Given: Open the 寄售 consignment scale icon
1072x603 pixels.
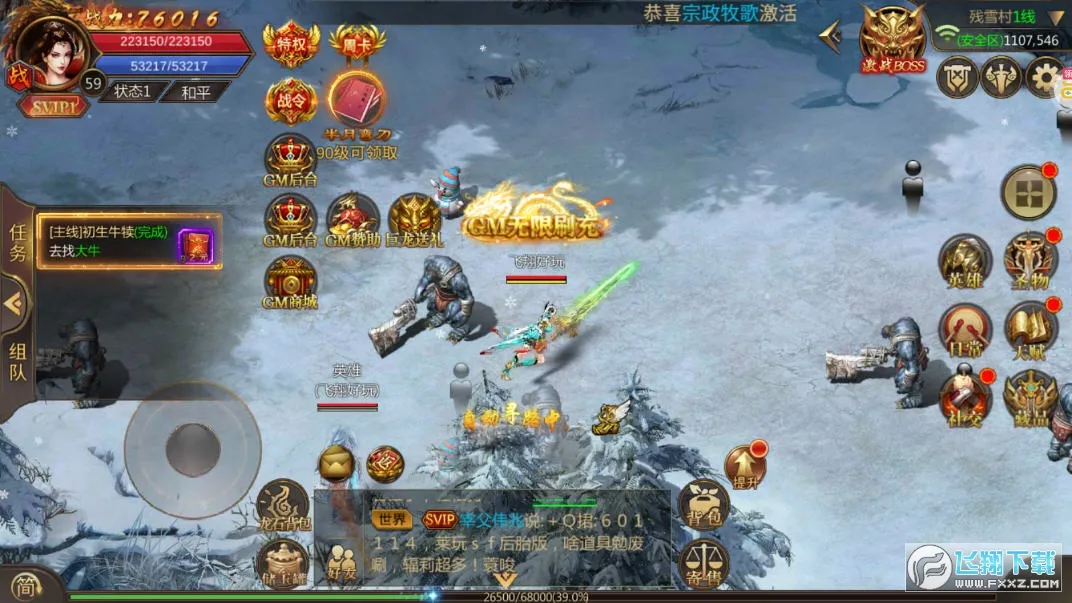Looking at the screenshot, I should 703,564.
